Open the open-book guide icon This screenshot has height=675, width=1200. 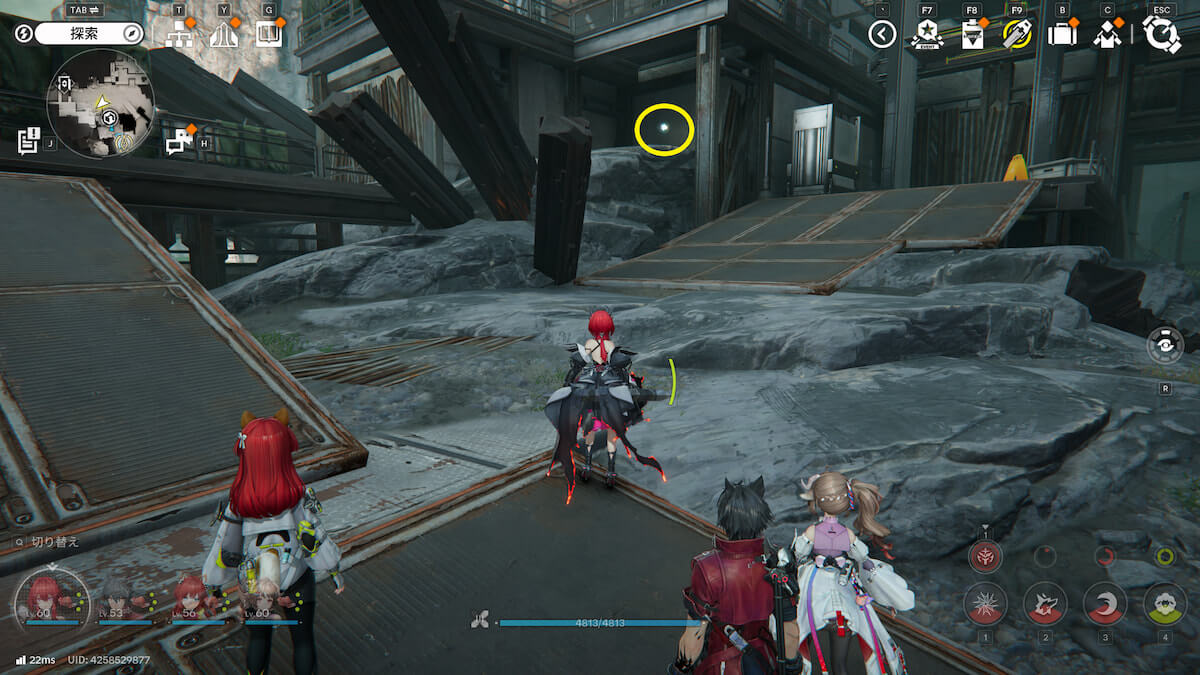(268, 35)
